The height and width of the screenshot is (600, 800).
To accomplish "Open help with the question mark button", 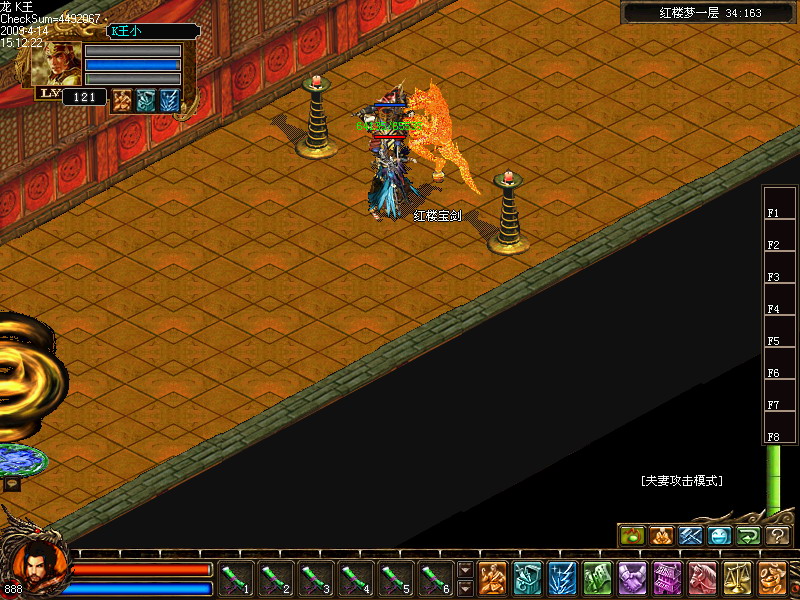I will 778,536.
